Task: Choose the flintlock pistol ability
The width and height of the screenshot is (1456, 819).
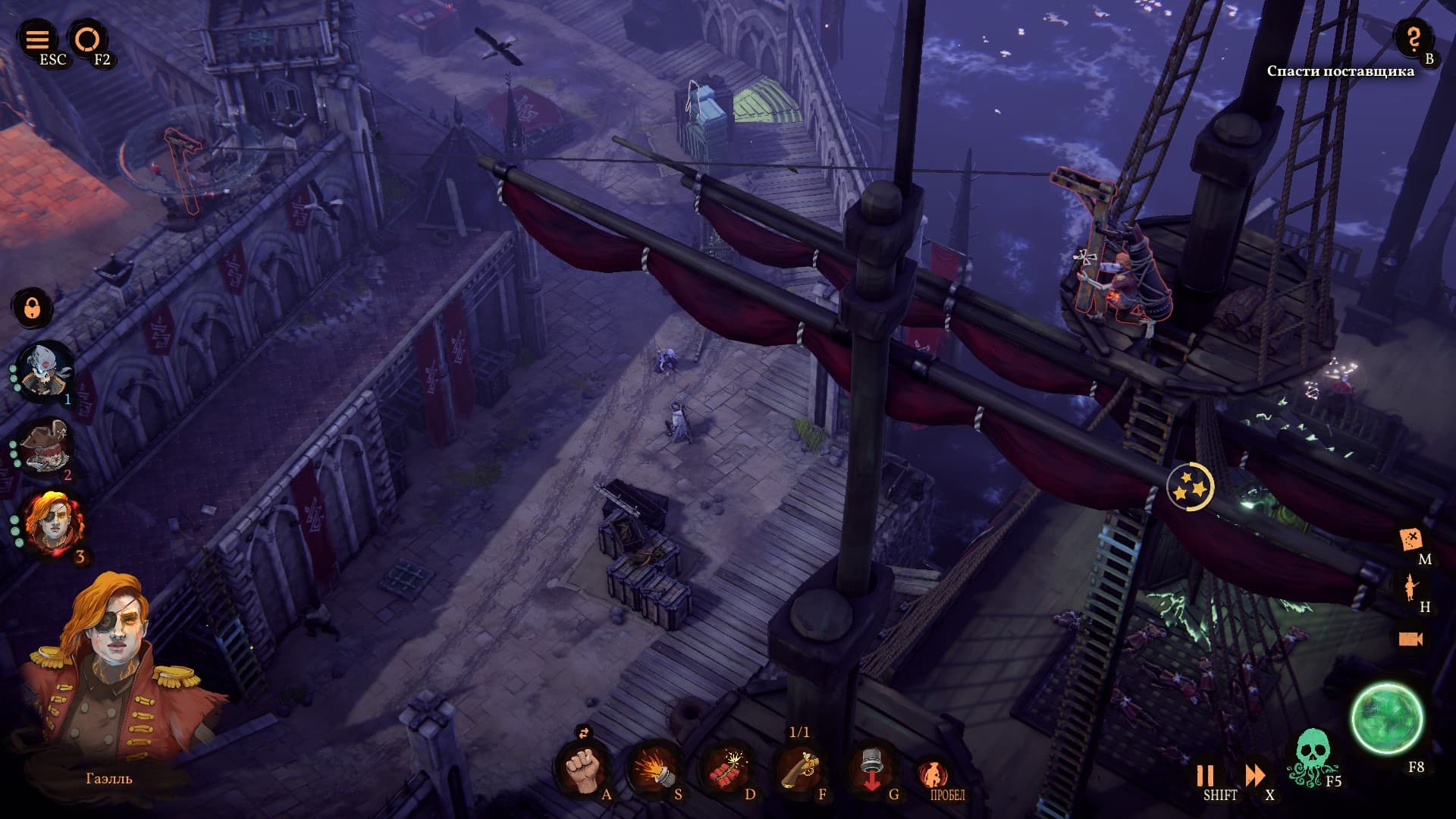Action: coord(799,769)
